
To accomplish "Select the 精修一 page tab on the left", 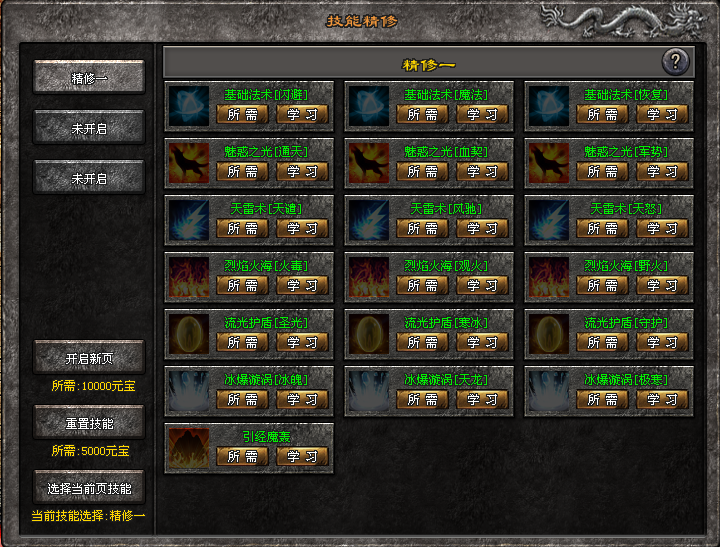I will click(x=89, y=77).
